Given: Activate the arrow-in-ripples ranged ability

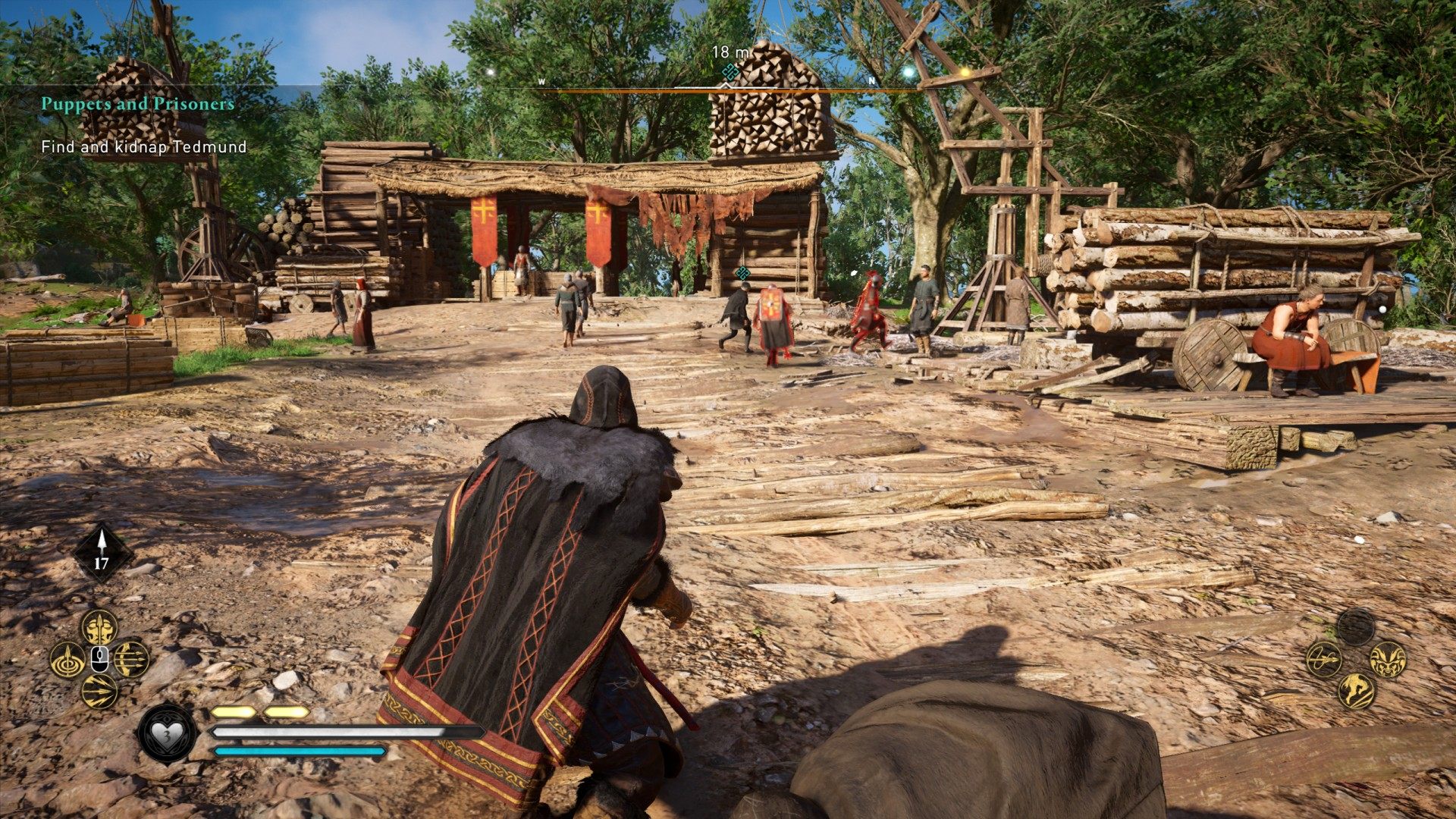Looking at the screenshot, I should point(67,659).
